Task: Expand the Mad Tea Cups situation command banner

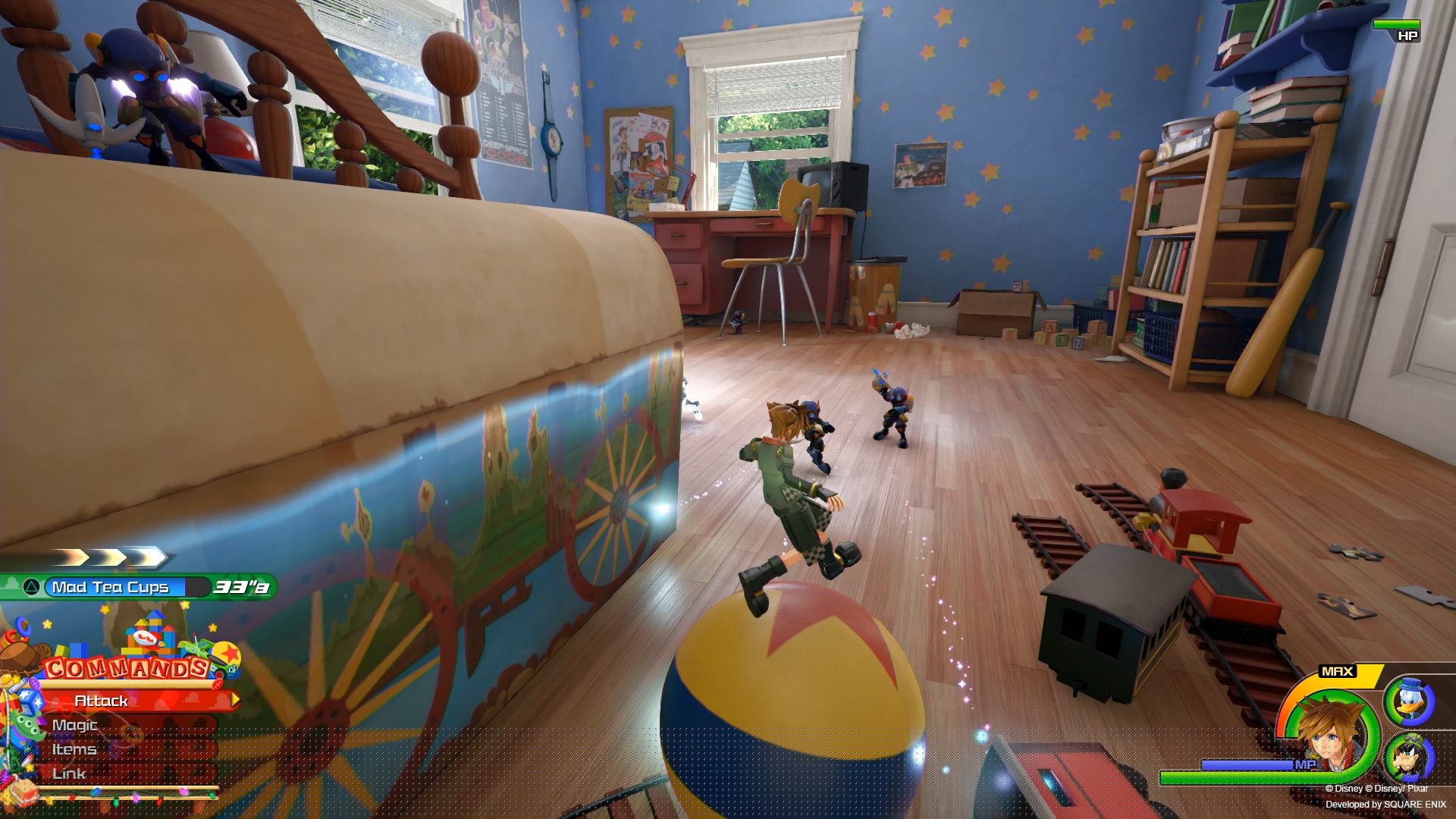Action: (x=110, y=586)
